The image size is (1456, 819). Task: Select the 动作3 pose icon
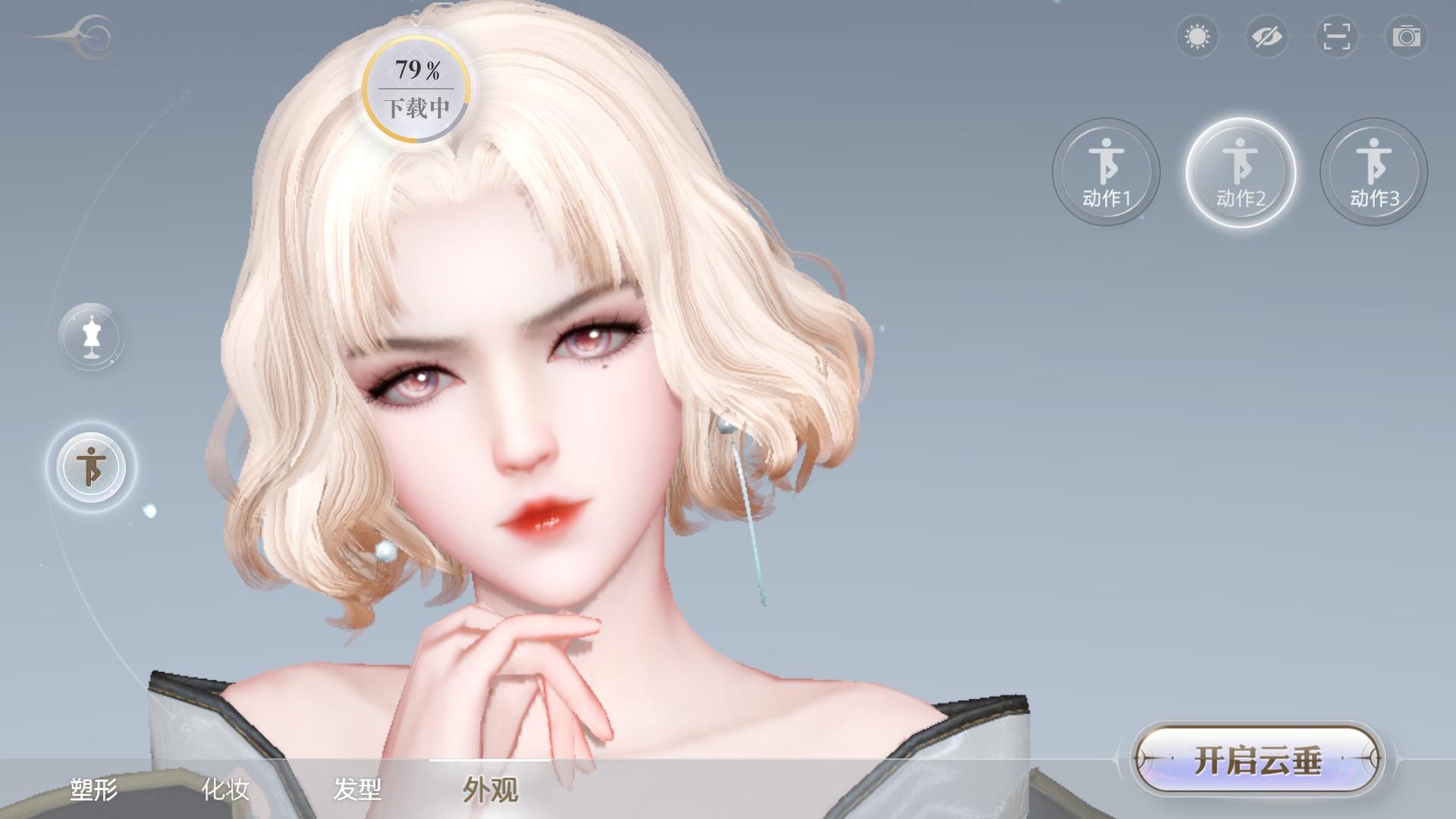coord(1373,172)
